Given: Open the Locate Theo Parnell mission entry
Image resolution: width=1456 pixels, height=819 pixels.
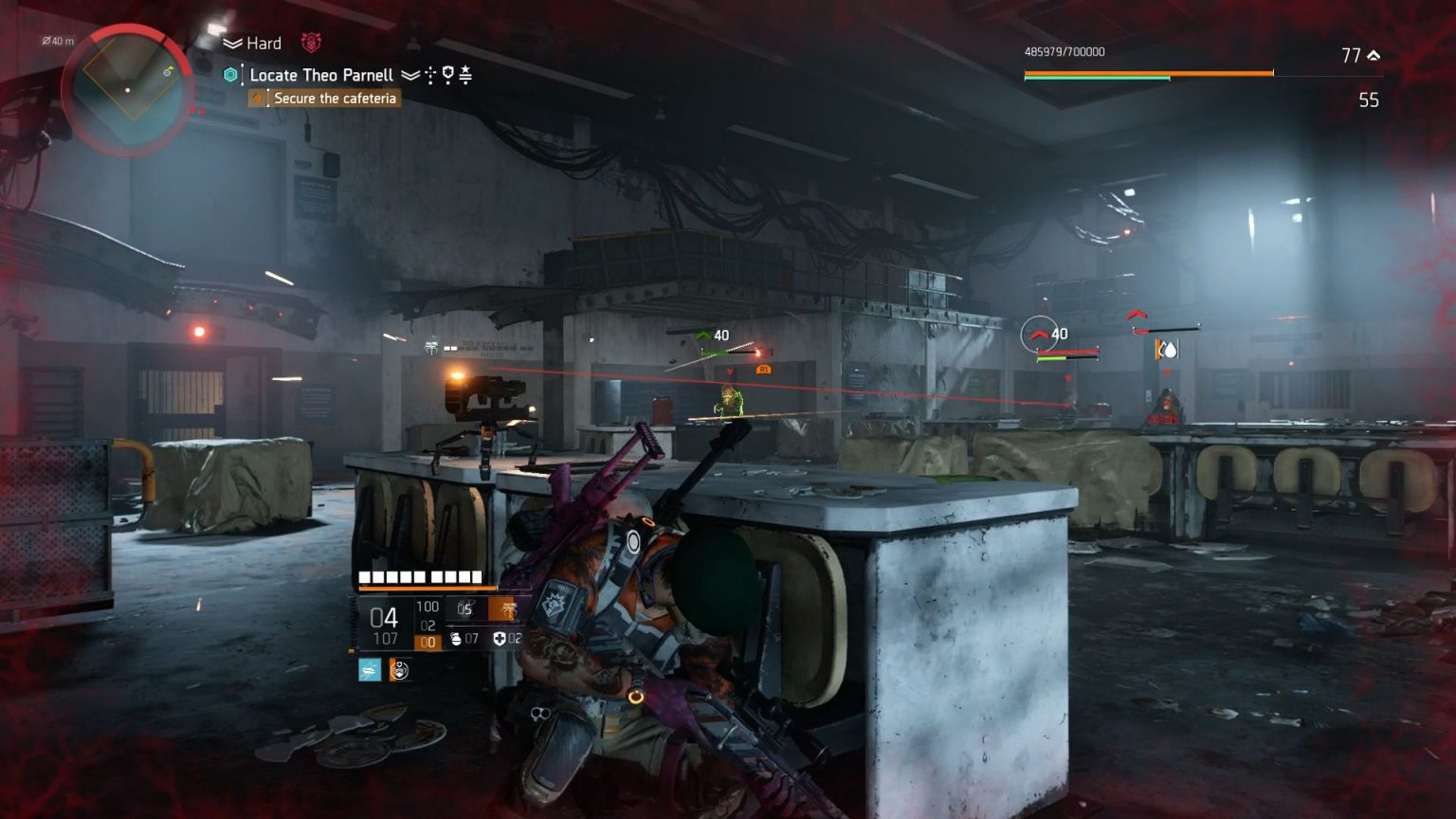Looking at the screenshot, I should [320, 75].
